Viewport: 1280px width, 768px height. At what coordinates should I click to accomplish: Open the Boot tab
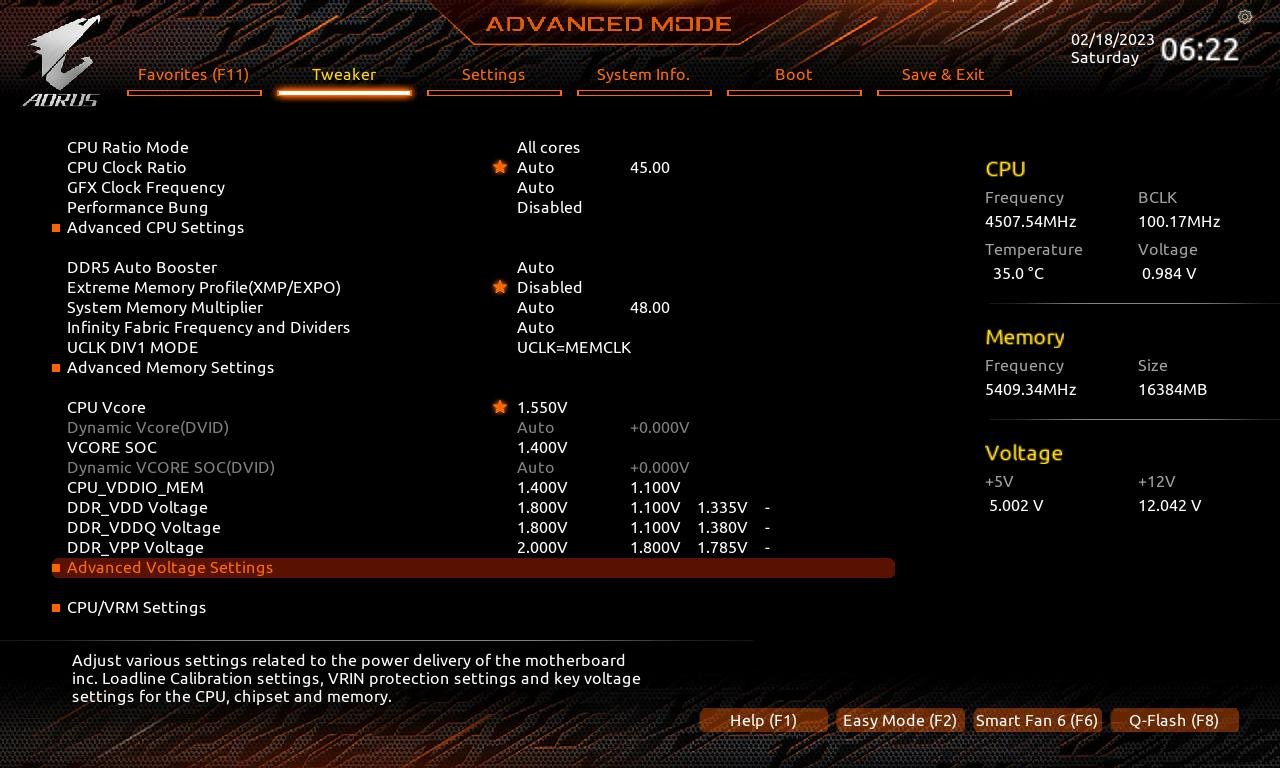[793, 75]
